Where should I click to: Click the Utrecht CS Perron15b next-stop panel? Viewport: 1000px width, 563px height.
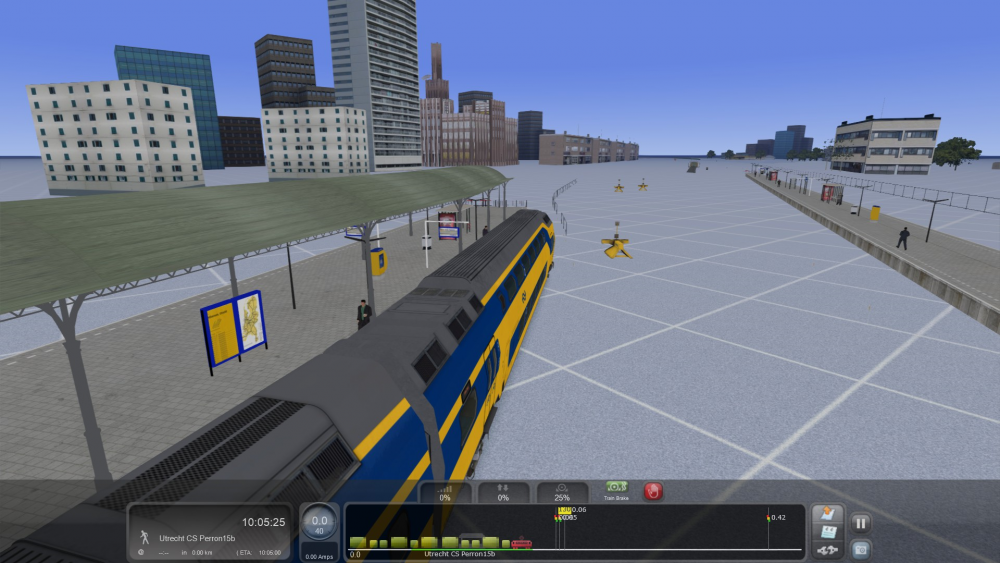210,531
